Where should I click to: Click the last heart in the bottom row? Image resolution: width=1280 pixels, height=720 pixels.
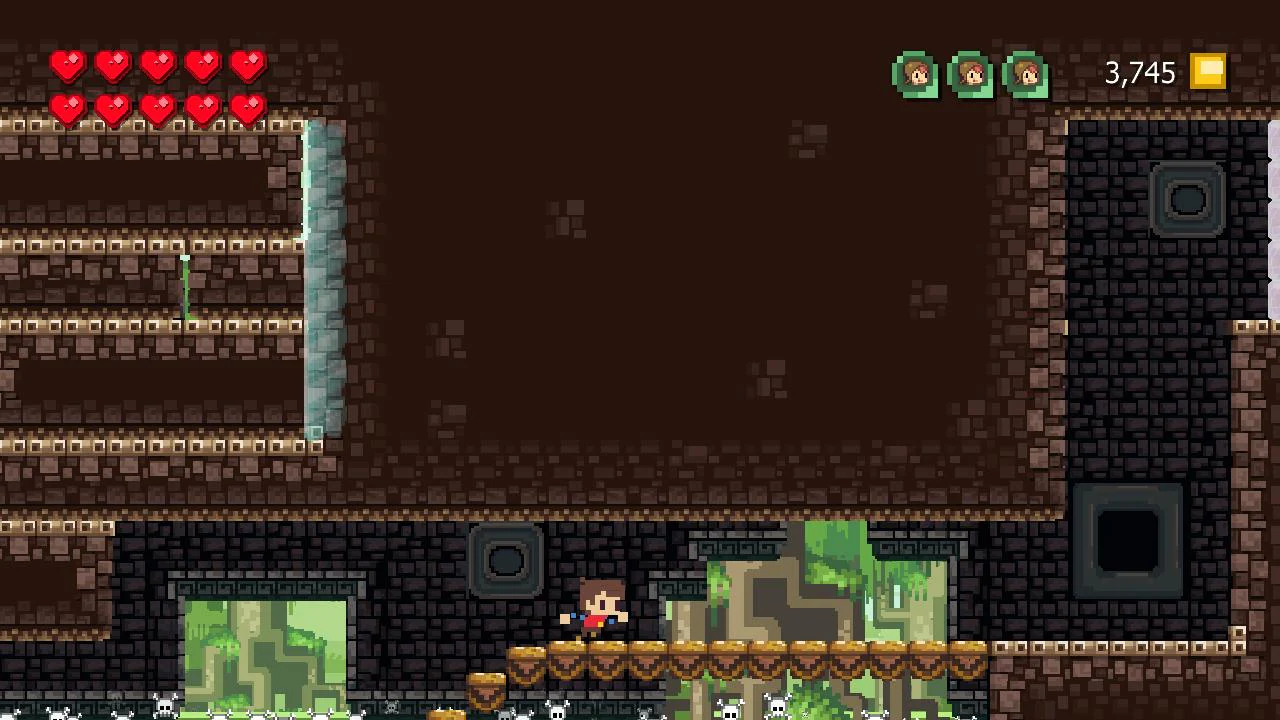(x=247, y=108)
